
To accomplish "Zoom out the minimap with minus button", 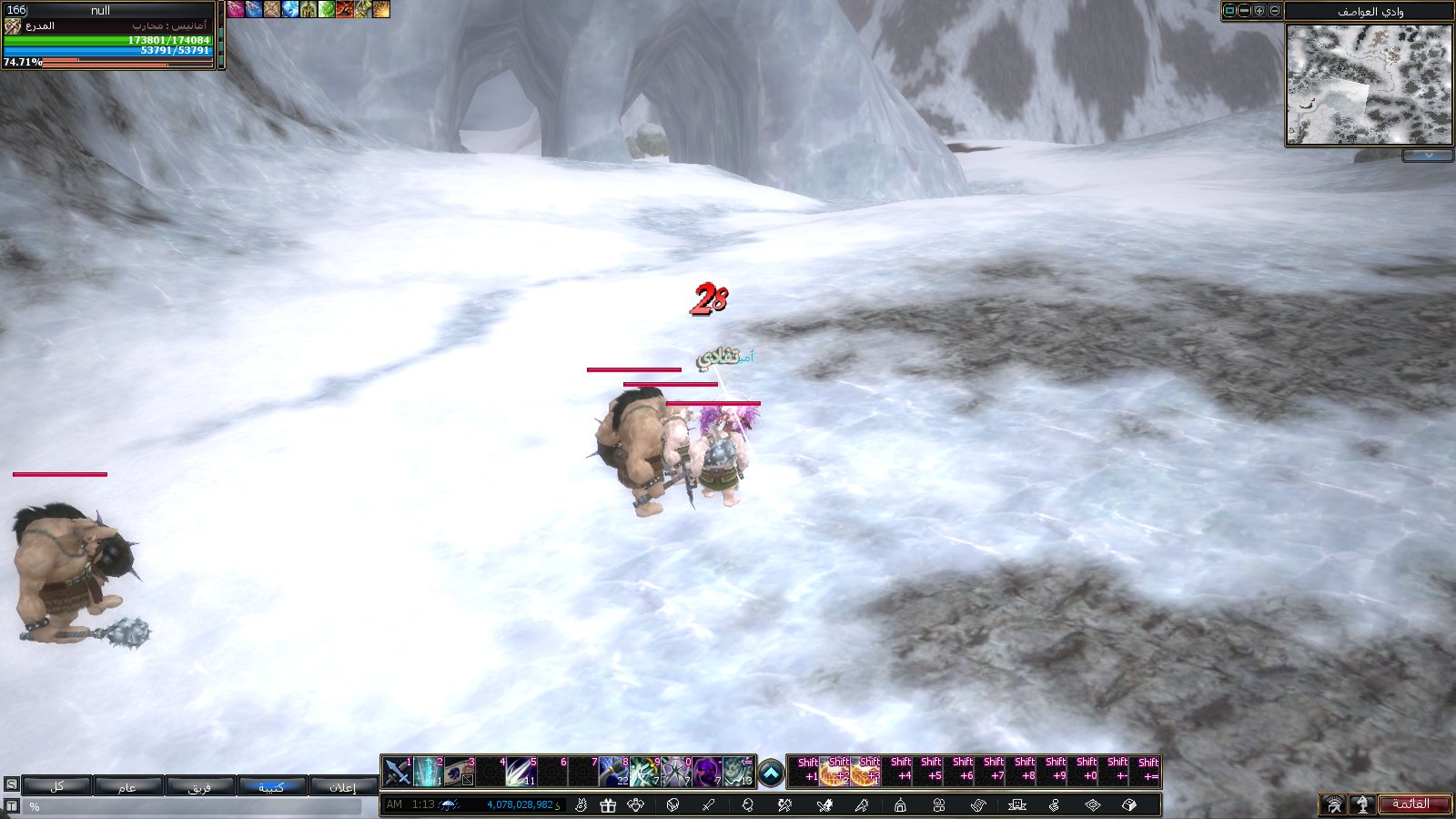I will click(1275, 11).
